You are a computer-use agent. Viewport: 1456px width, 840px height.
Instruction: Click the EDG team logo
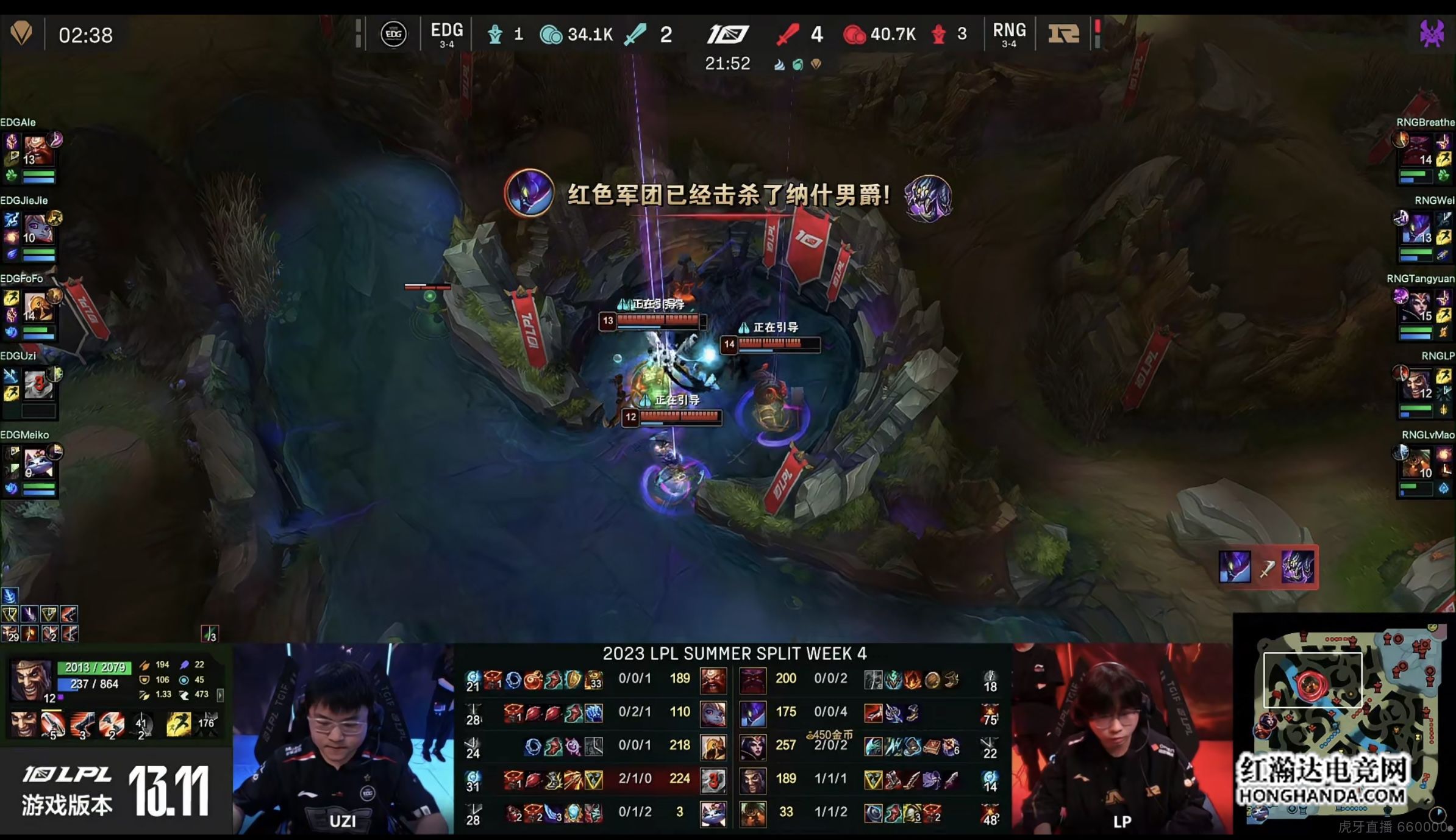393,34
